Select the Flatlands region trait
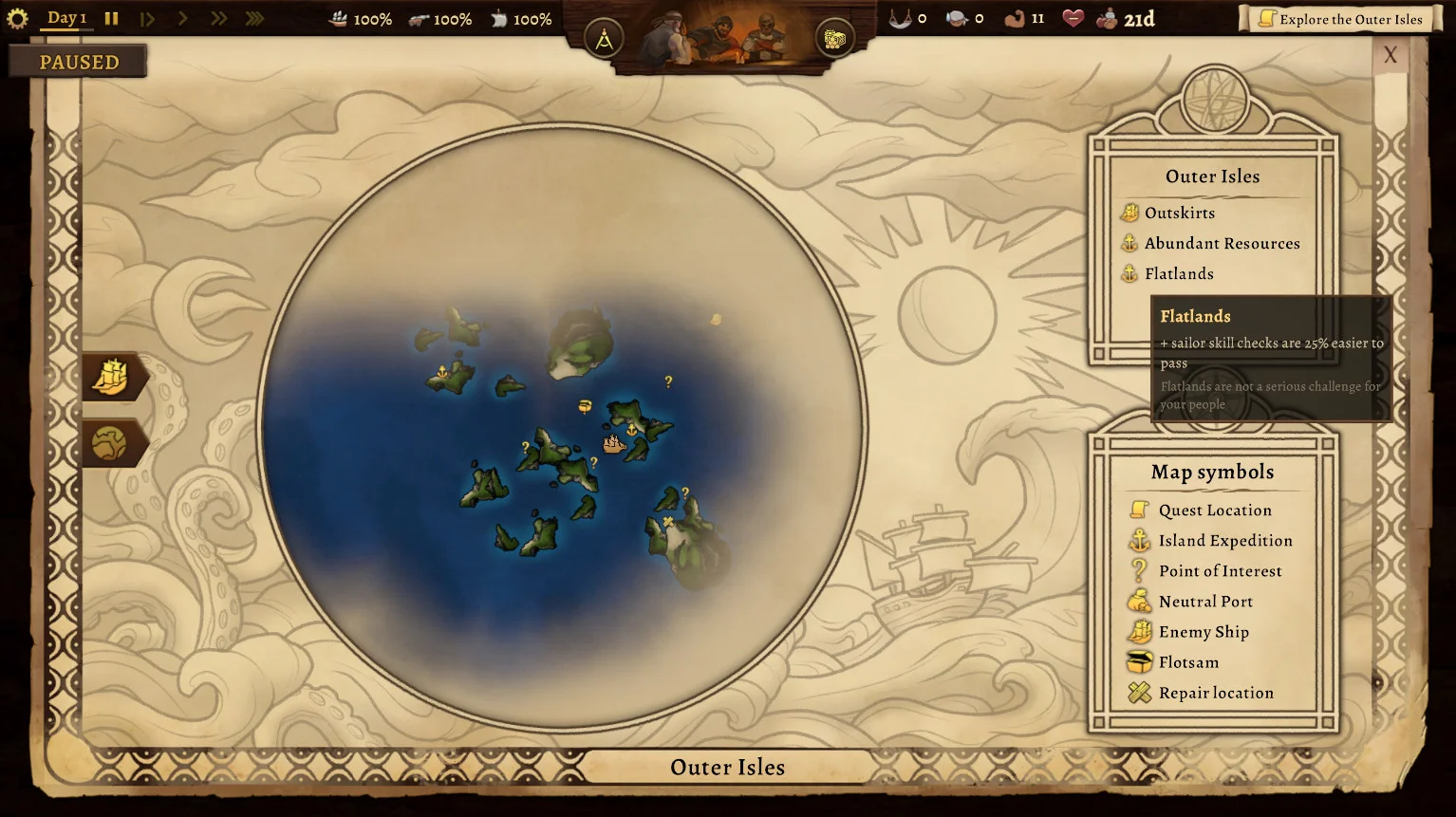This screenshot has width=1456, height=817. tap(1178, 274)
